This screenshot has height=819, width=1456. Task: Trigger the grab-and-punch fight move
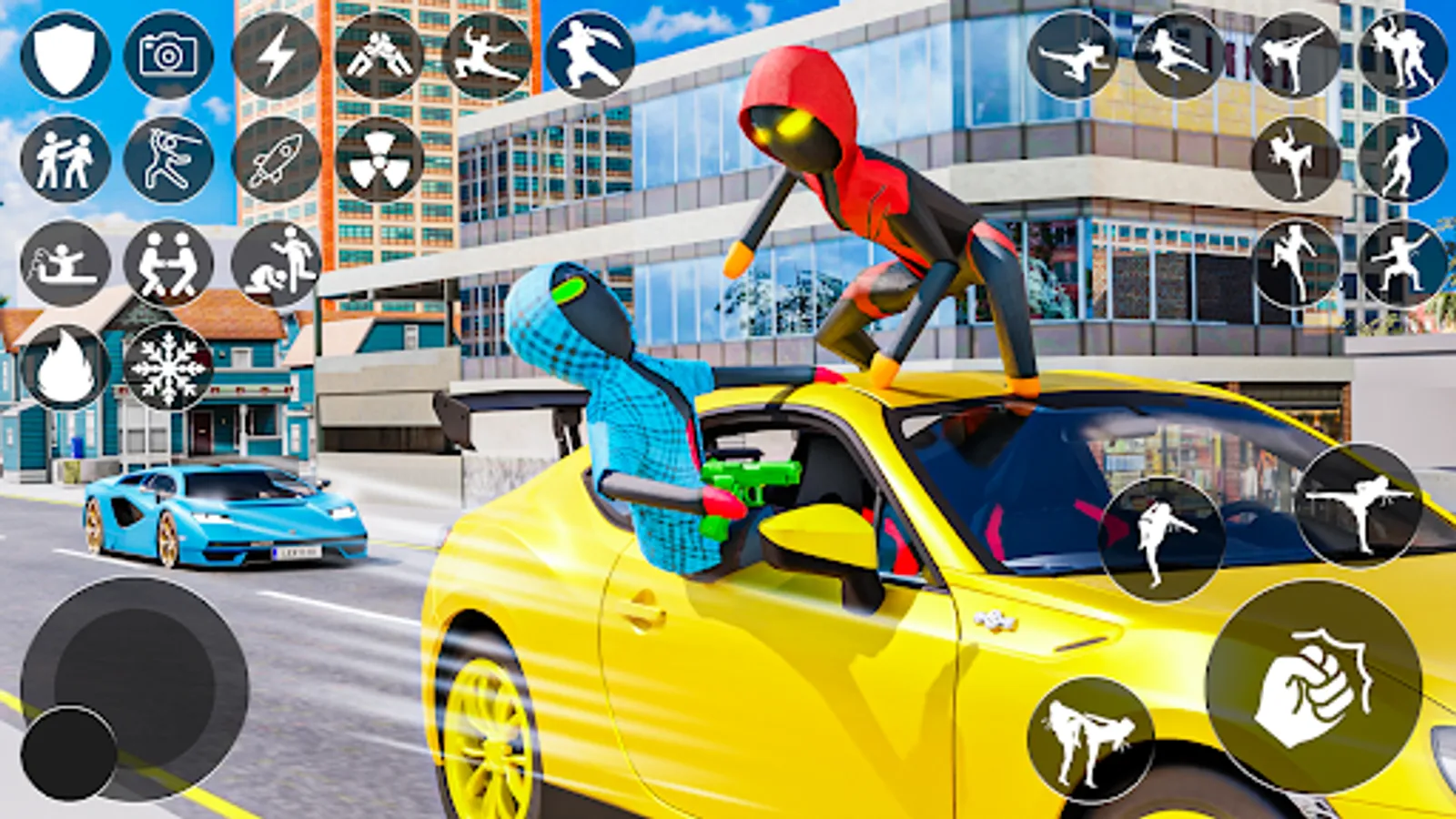click(x=64, y=159)
